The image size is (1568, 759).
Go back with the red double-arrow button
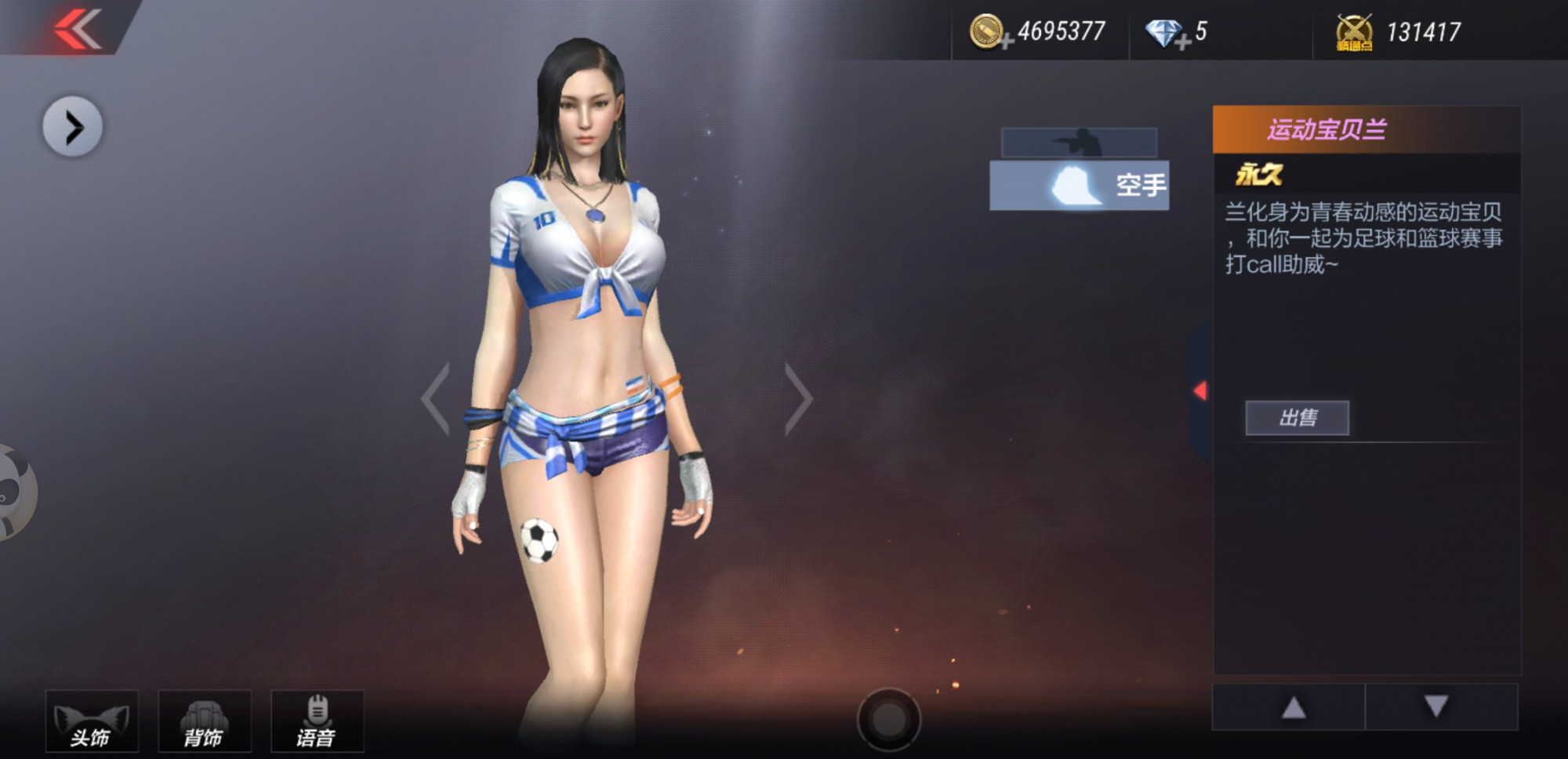click(x=77, y=30)
